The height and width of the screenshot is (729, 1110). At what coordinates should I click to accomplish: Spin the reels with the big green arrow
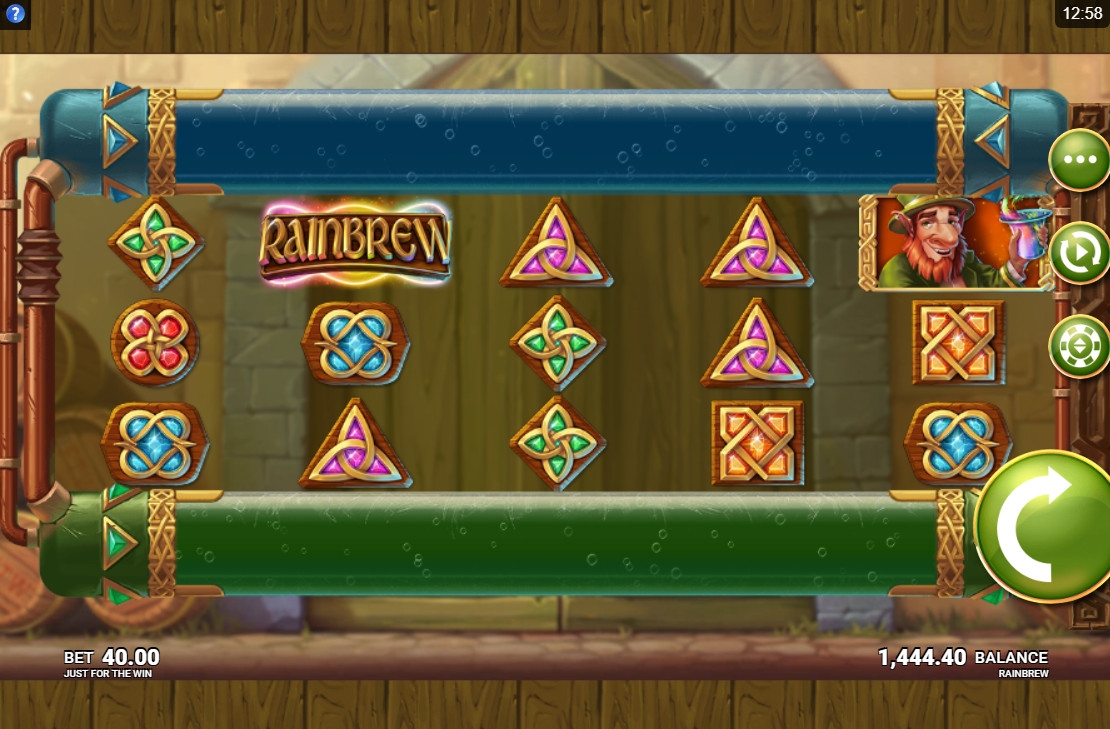click(x=1043, y=525)
